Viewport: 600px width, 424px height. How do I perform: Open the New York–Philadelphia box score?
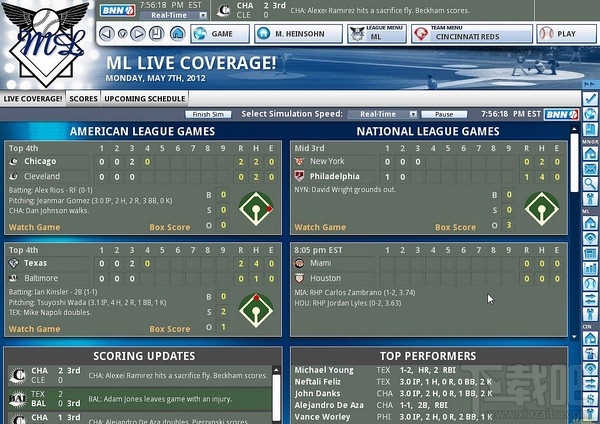[455, 227]
